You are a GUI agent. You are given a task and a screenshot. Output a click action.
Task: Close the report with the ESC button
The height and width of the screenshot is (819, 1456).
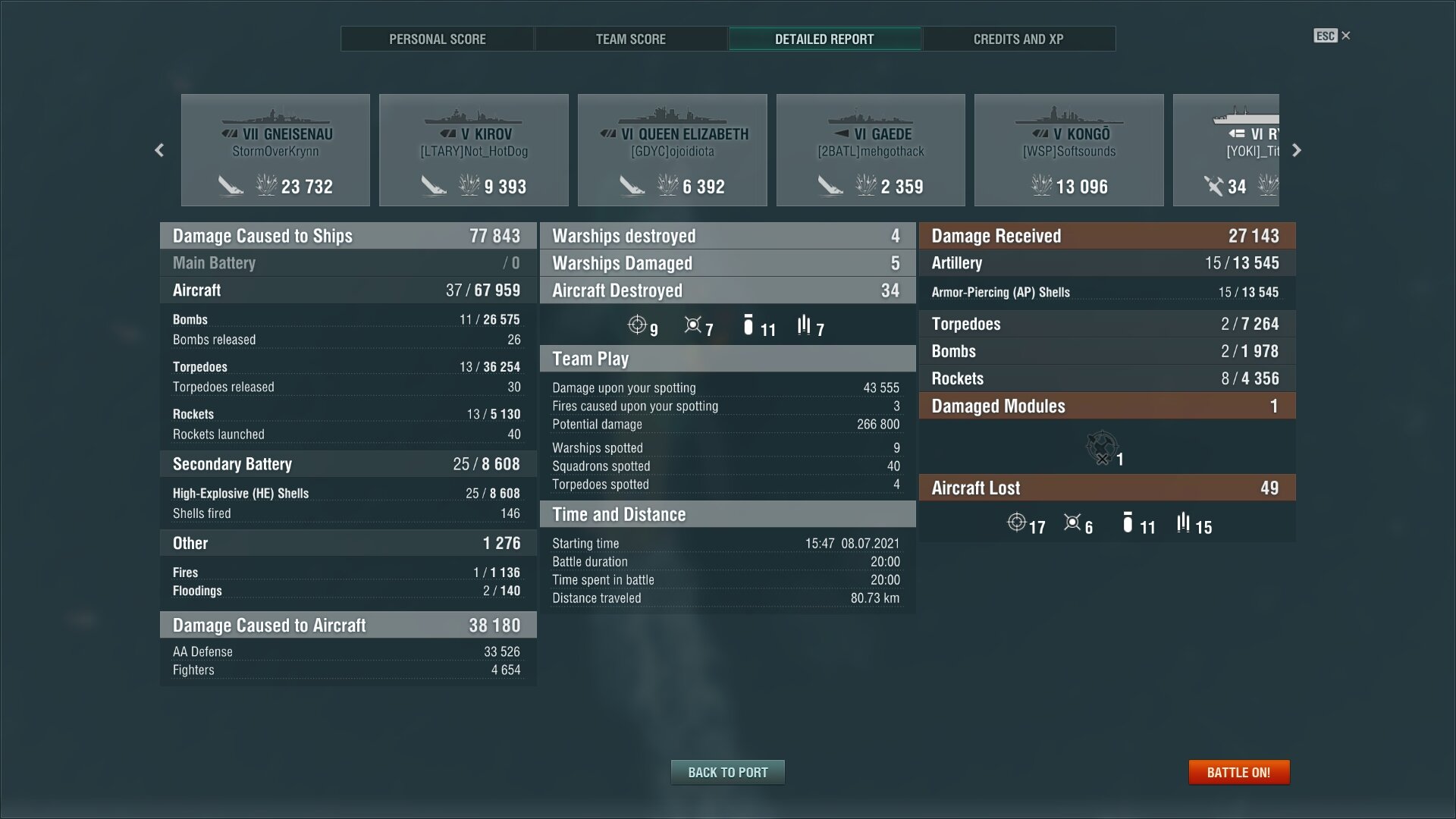coord(1332,36)
